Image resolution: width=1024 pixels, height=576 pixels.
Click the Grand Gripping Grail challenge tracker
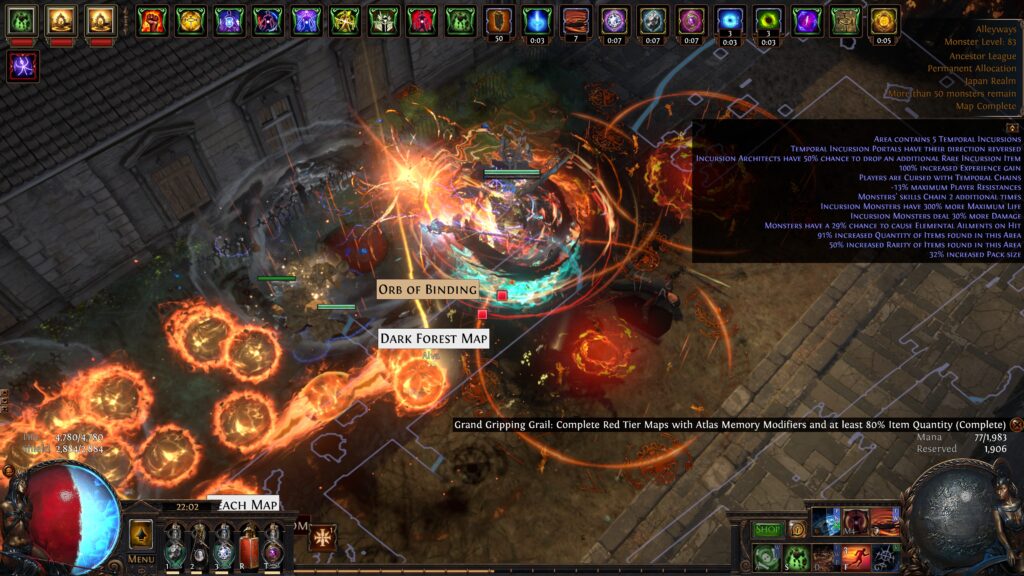(729, 425)
